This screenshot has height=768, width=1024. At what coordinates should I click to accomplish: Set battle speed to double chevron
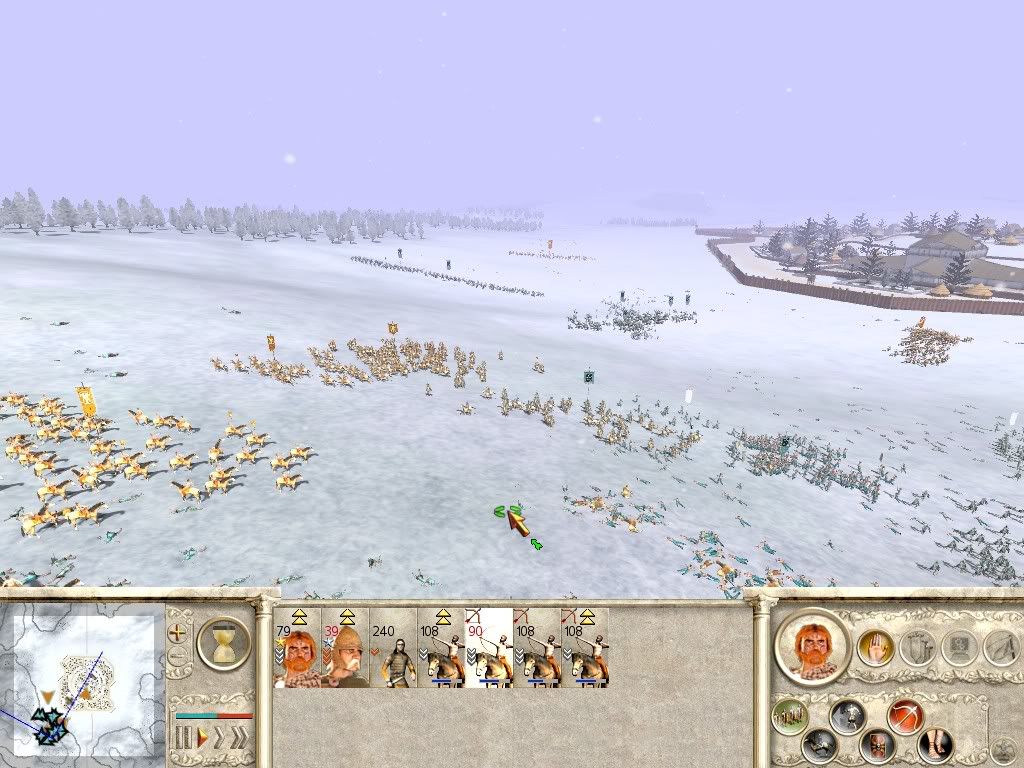221,737
